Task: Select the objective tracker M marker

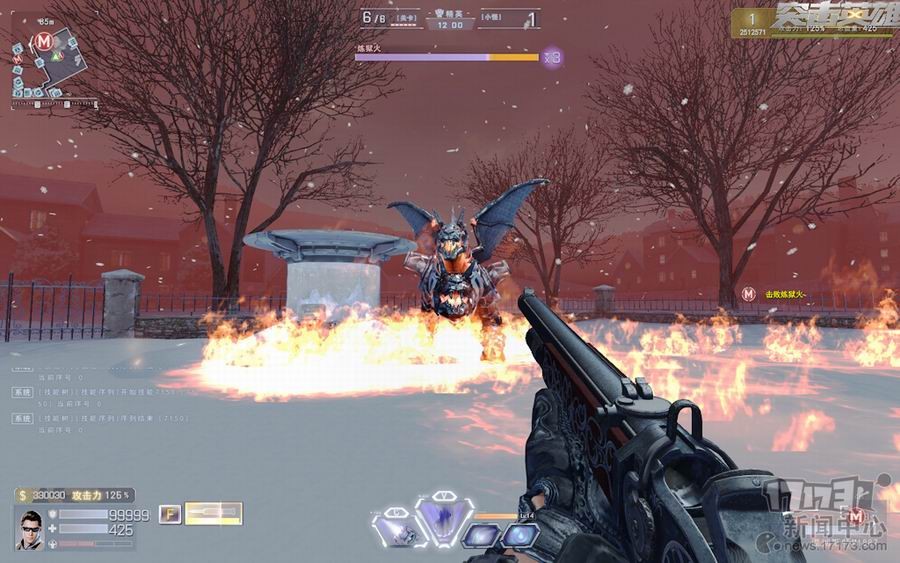Action: tap(749, 294)
